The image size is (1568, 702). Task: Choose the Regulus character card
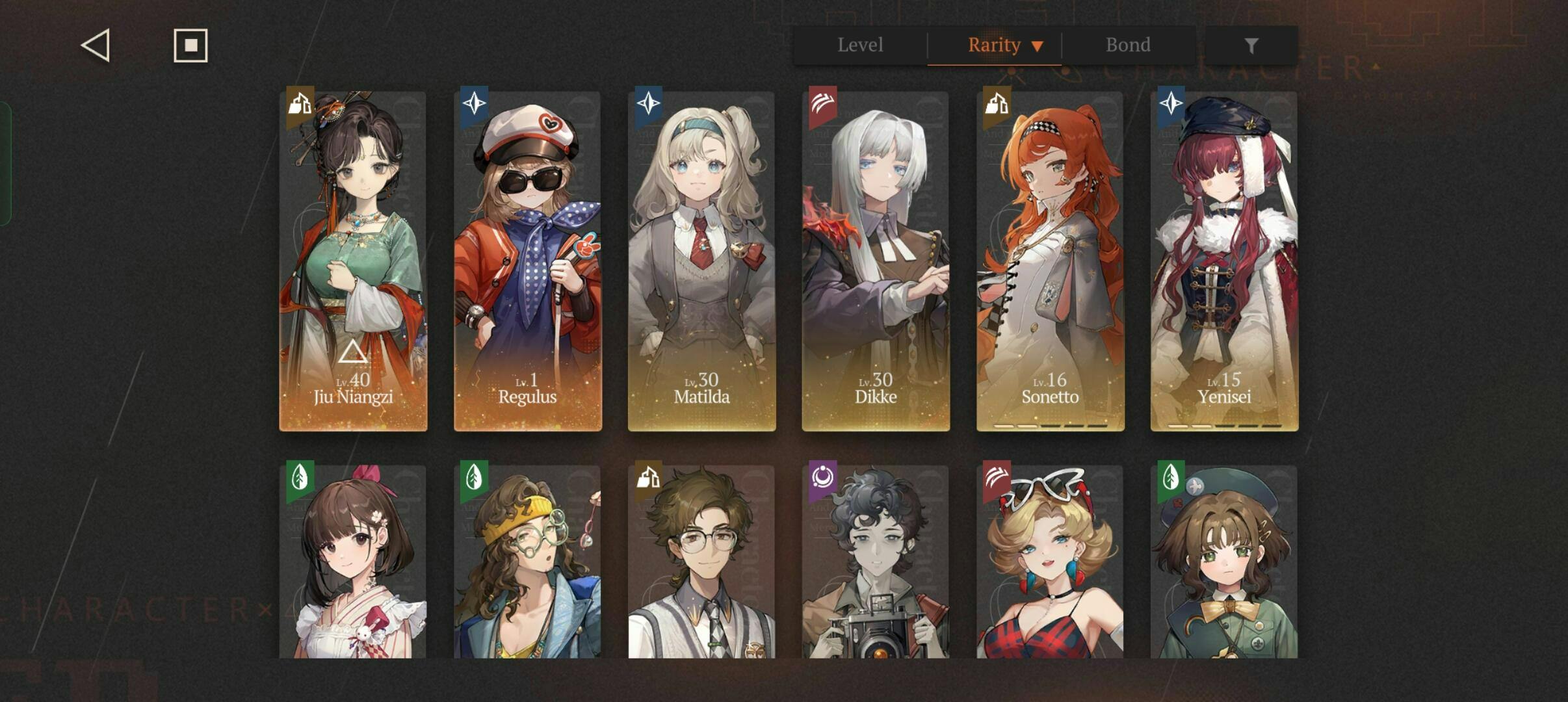527,261
